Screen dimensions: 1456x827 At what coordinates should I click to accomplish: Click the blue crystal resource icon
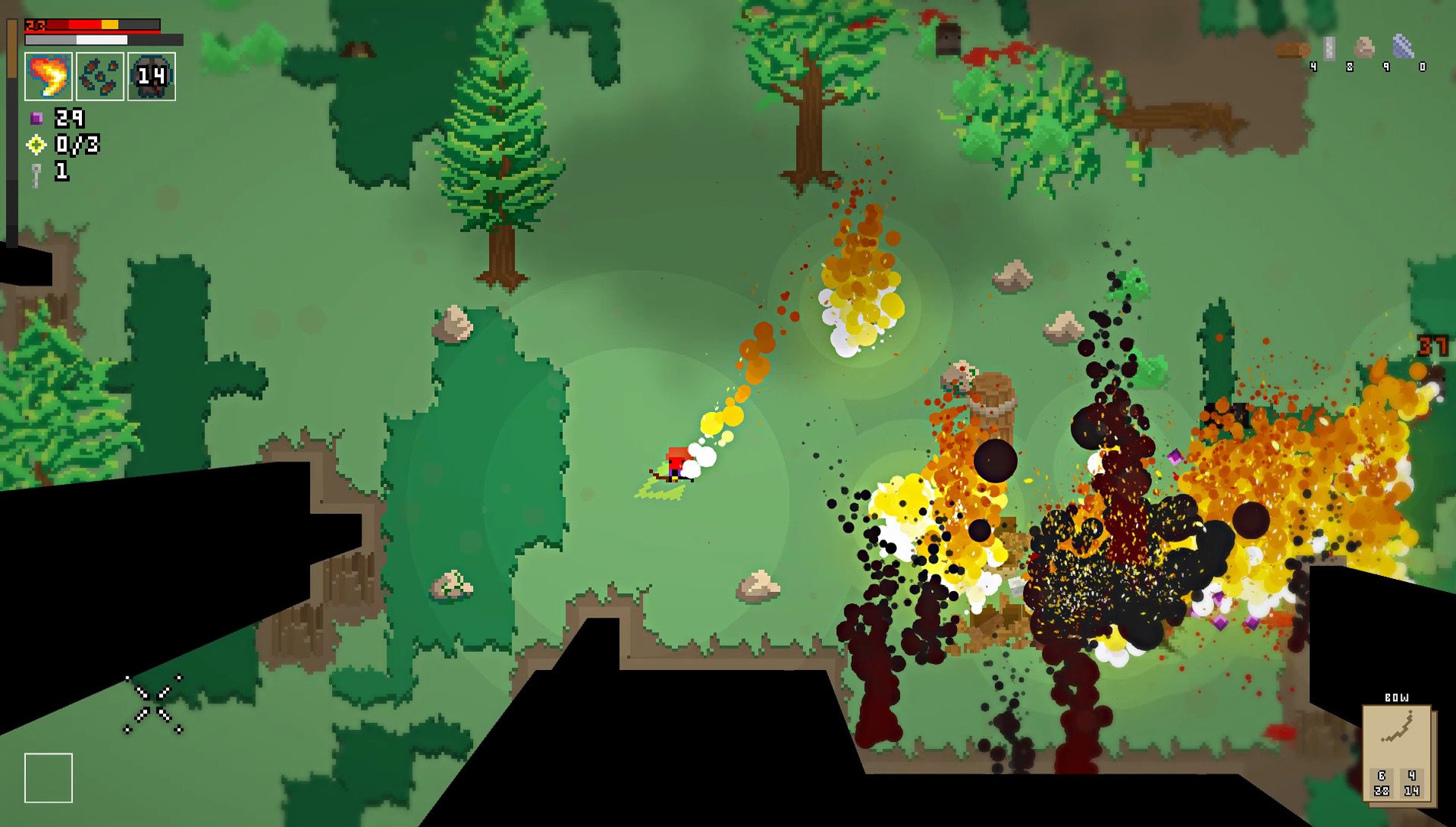(x=1403, y=46)
